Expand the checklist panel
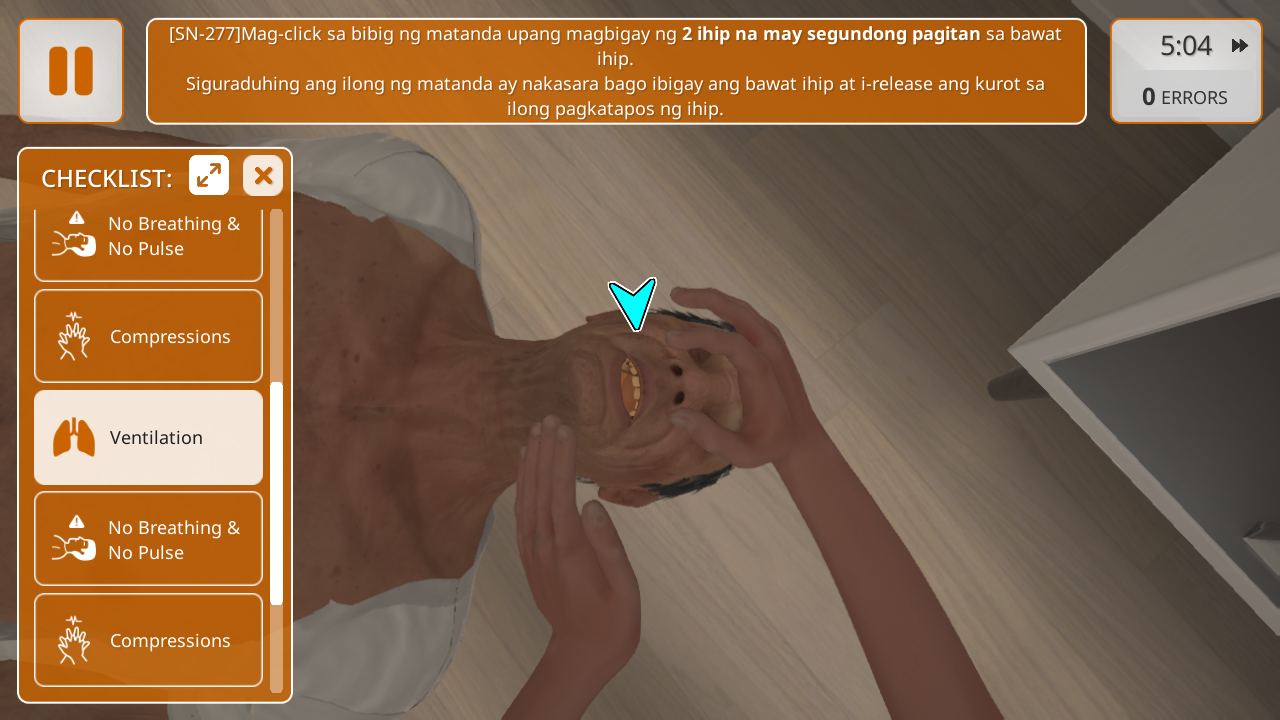The height and width of the screenshot is (720, 1280). [x=209, y=176]
